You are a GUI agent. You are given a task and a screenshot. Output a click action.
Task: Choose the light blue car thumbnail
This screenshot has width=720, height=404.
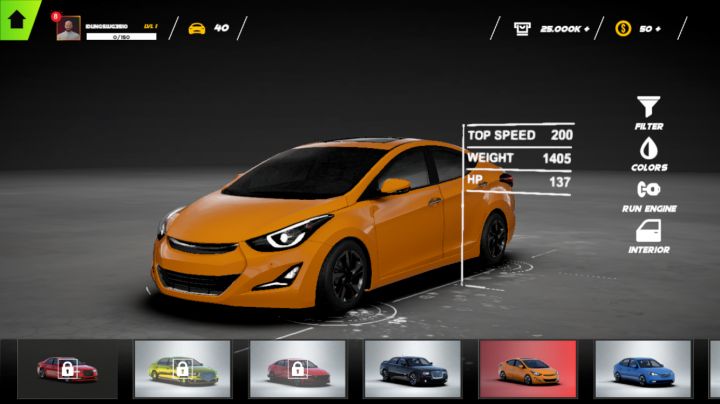pyautogui.click(x=642, y=369)
